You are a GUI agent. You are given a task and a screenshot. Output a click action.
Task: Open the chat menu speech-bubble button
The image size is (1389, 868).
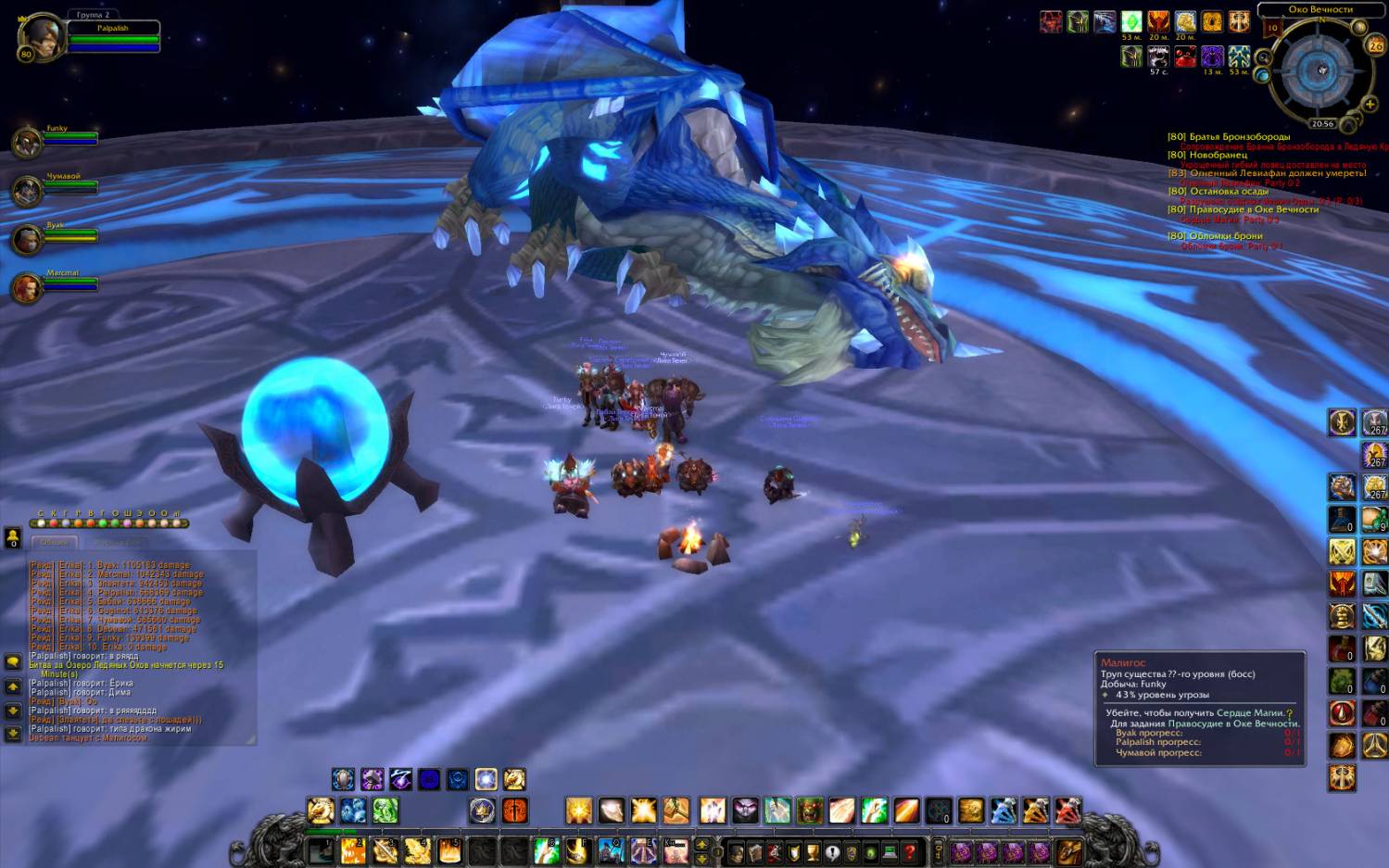(13, 661)
